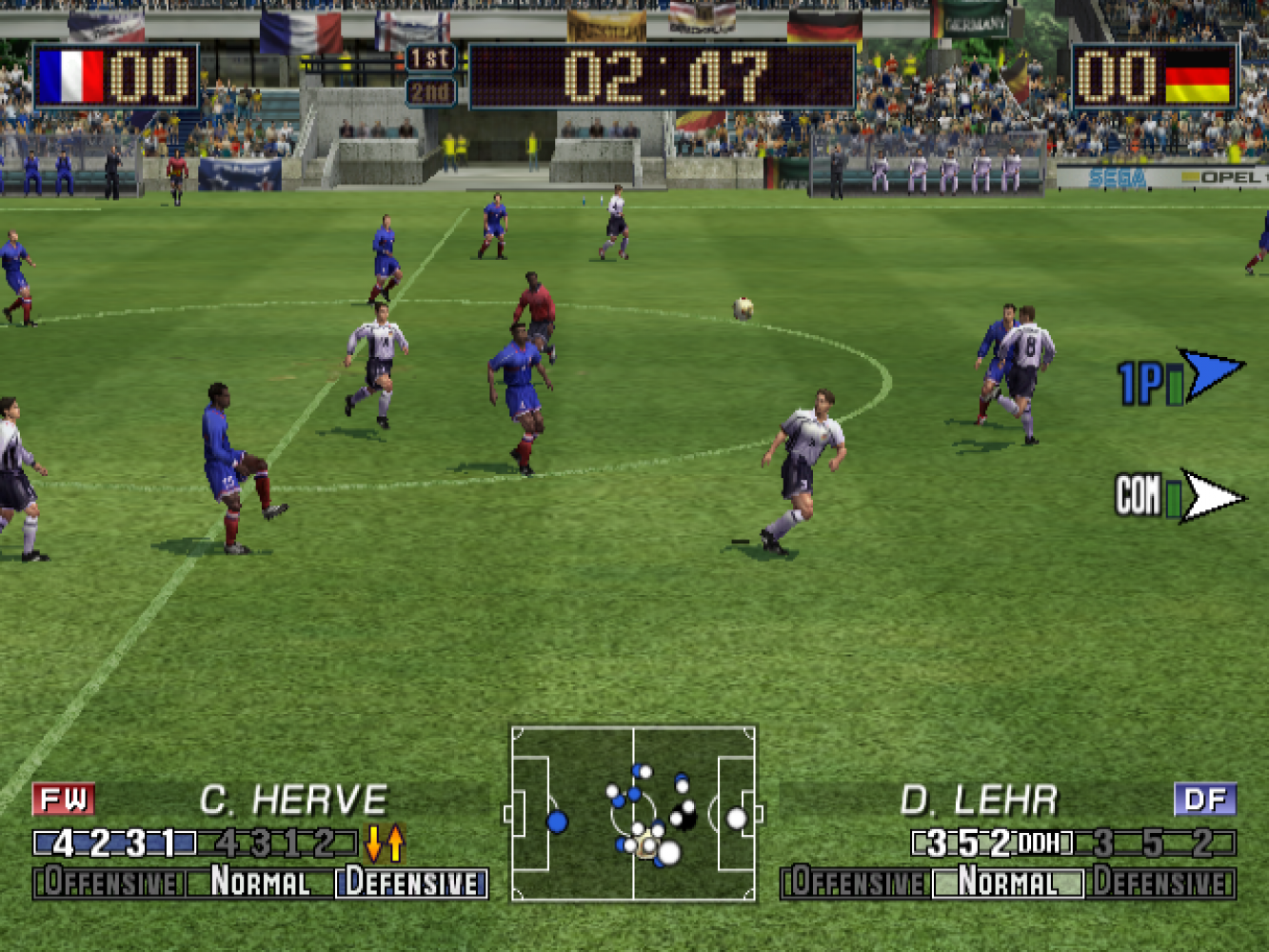Switch to the 4-3-1-2 formation
The image size is (1269, 952).
point(276,843)
